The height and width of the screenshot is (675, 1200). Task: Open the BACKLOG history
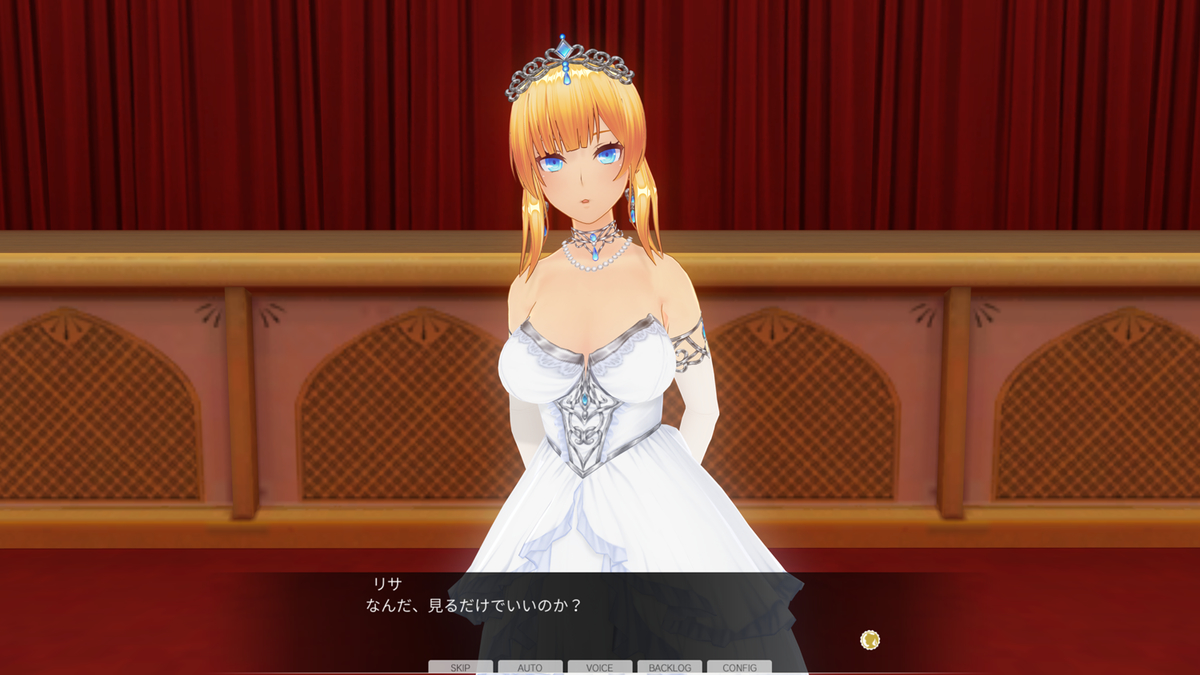click(x=670, y=667)
